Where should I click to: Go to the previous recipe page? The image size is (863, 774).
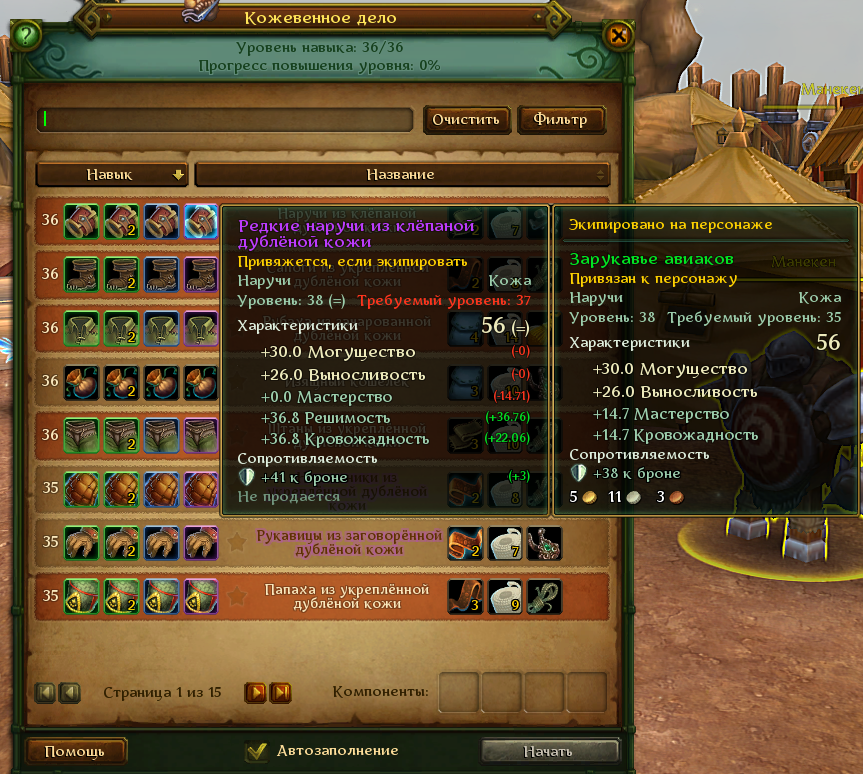(69, 691)
